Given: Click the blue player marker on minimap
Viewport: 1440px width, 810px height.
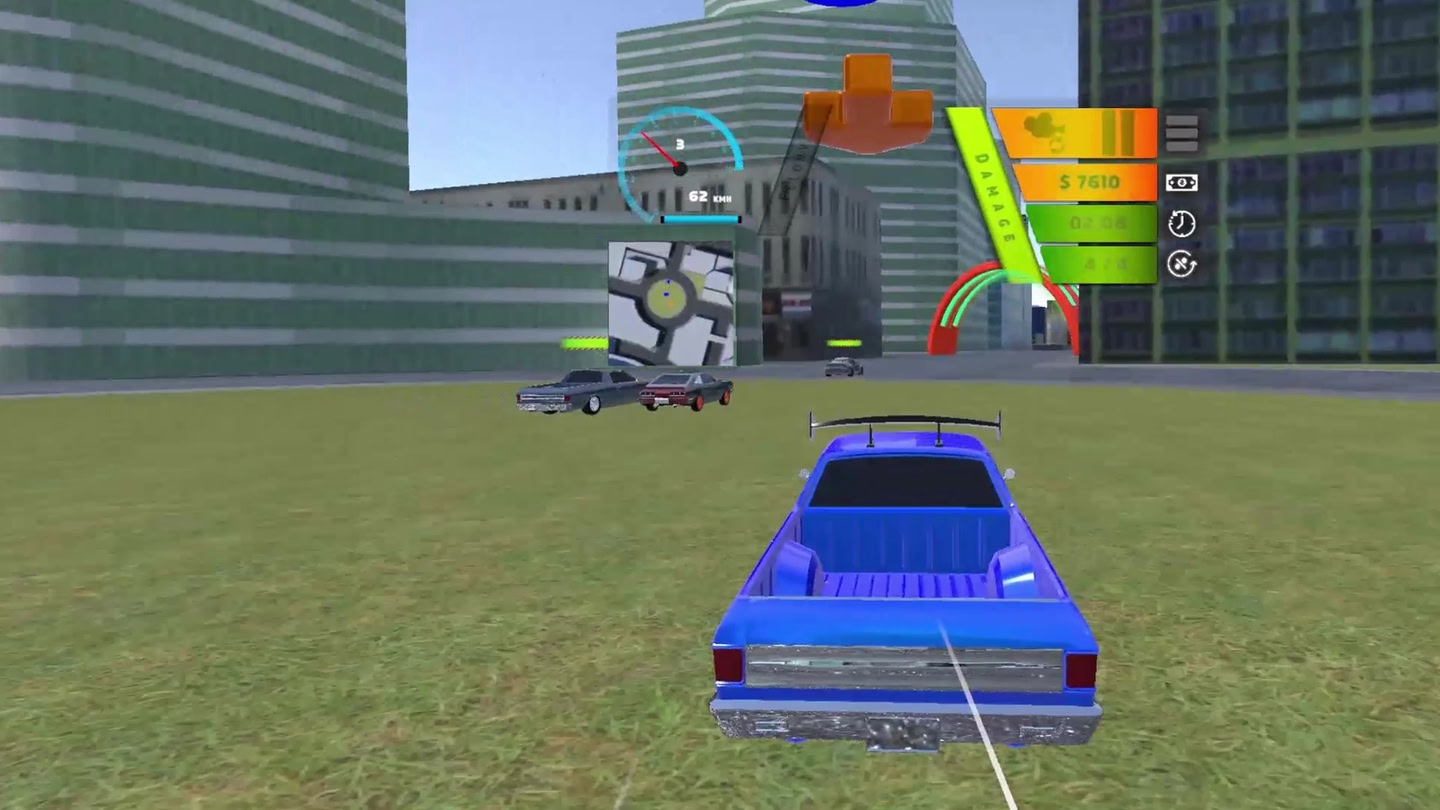Looking at the screenshot, I should 666,293.
